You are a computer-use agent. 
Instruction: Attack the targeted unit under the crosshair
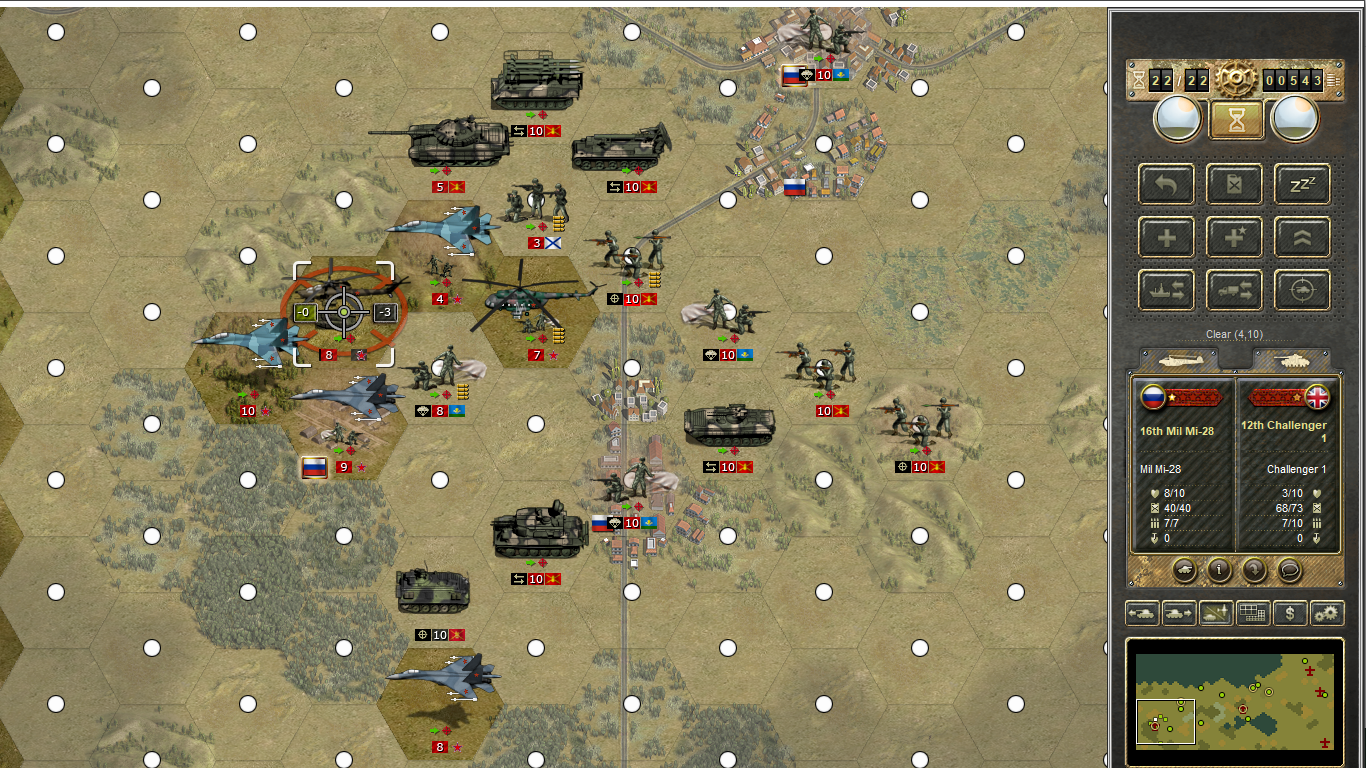[344, 313]
